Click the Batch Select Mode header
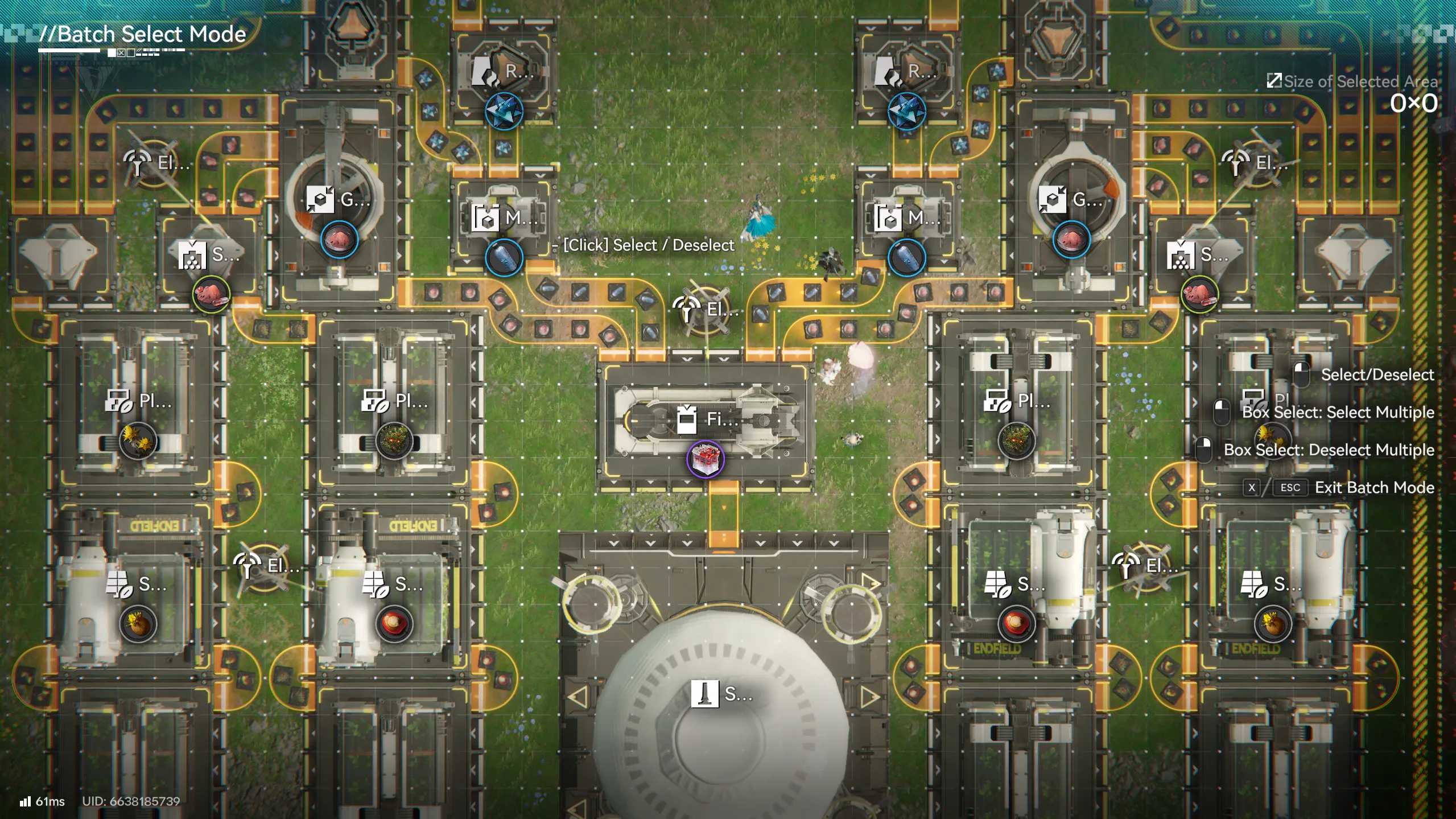1456x819 pixels. click(142, 34)
